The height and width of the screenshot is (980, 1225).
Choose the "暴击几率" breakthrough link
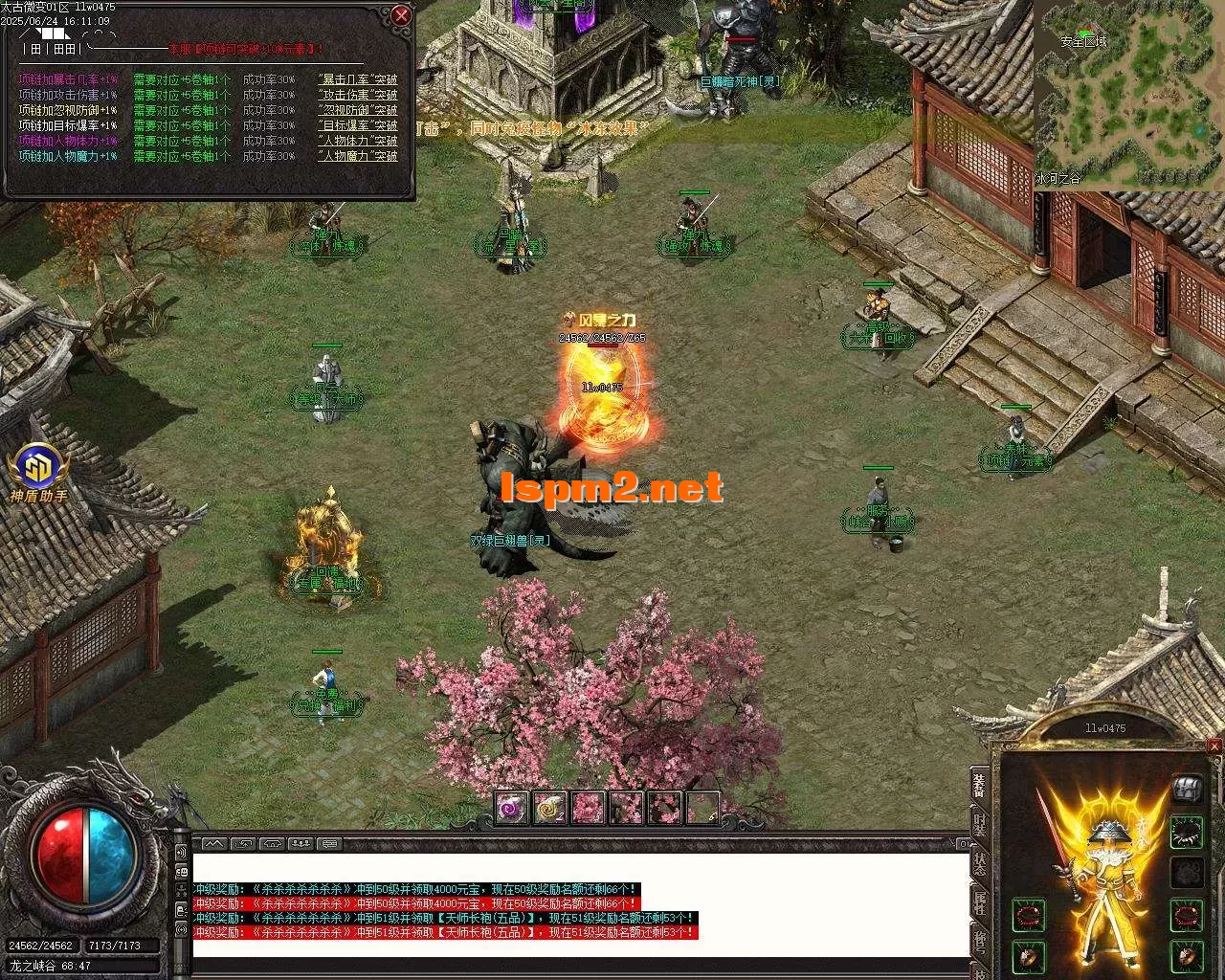357,79
